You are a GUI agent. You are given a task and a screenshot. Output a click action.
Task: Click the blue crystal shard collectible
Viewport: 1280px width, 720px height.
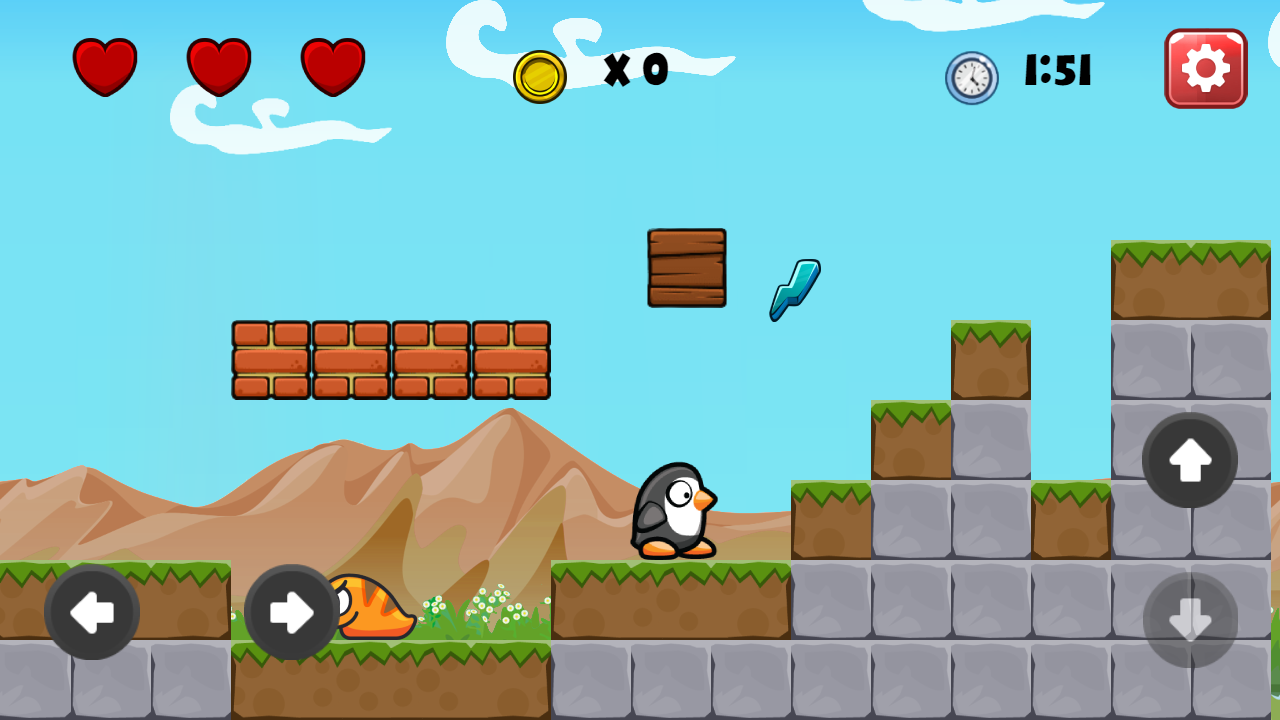[x=793, y=287]
